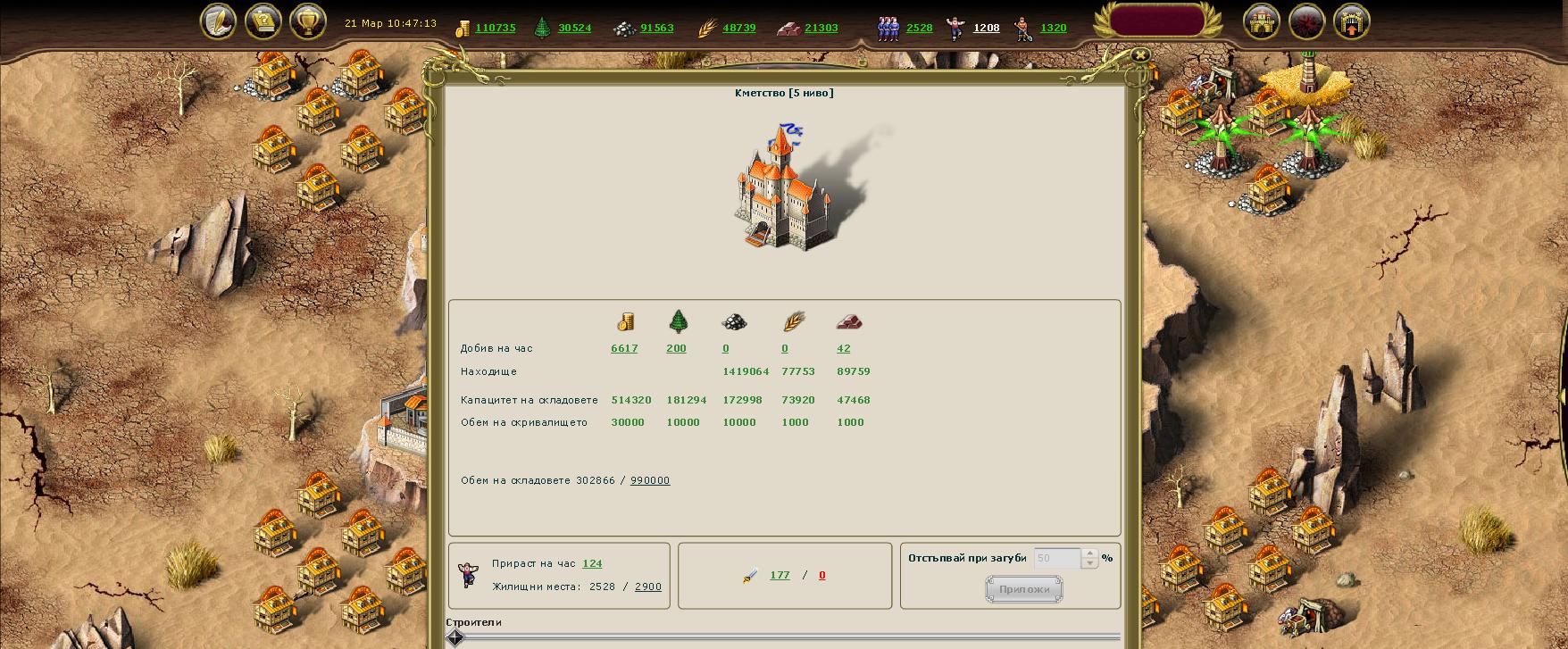Click the idle workers count 1208
1568x649 pixels.
point(986,28)
